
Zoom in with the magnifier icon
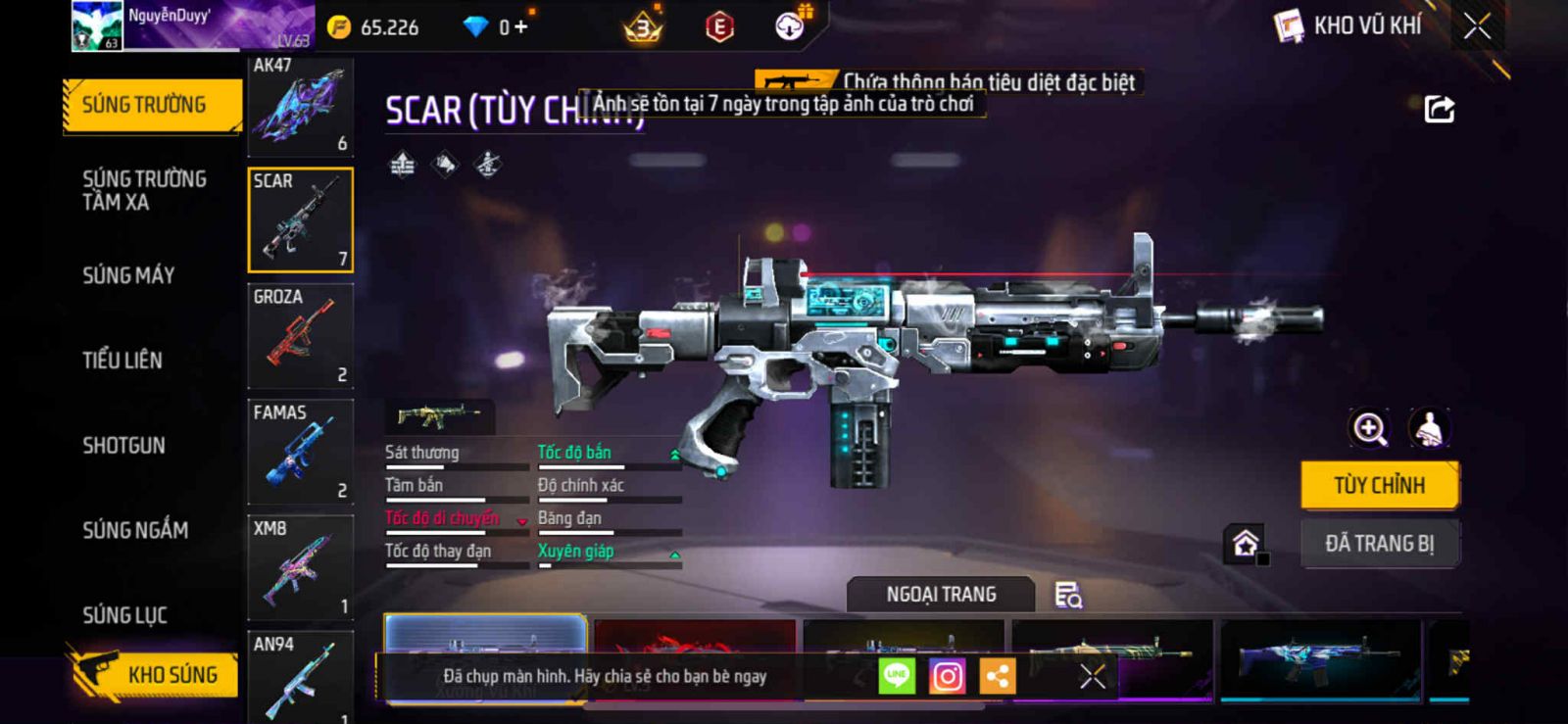[x=1369, y=428]
